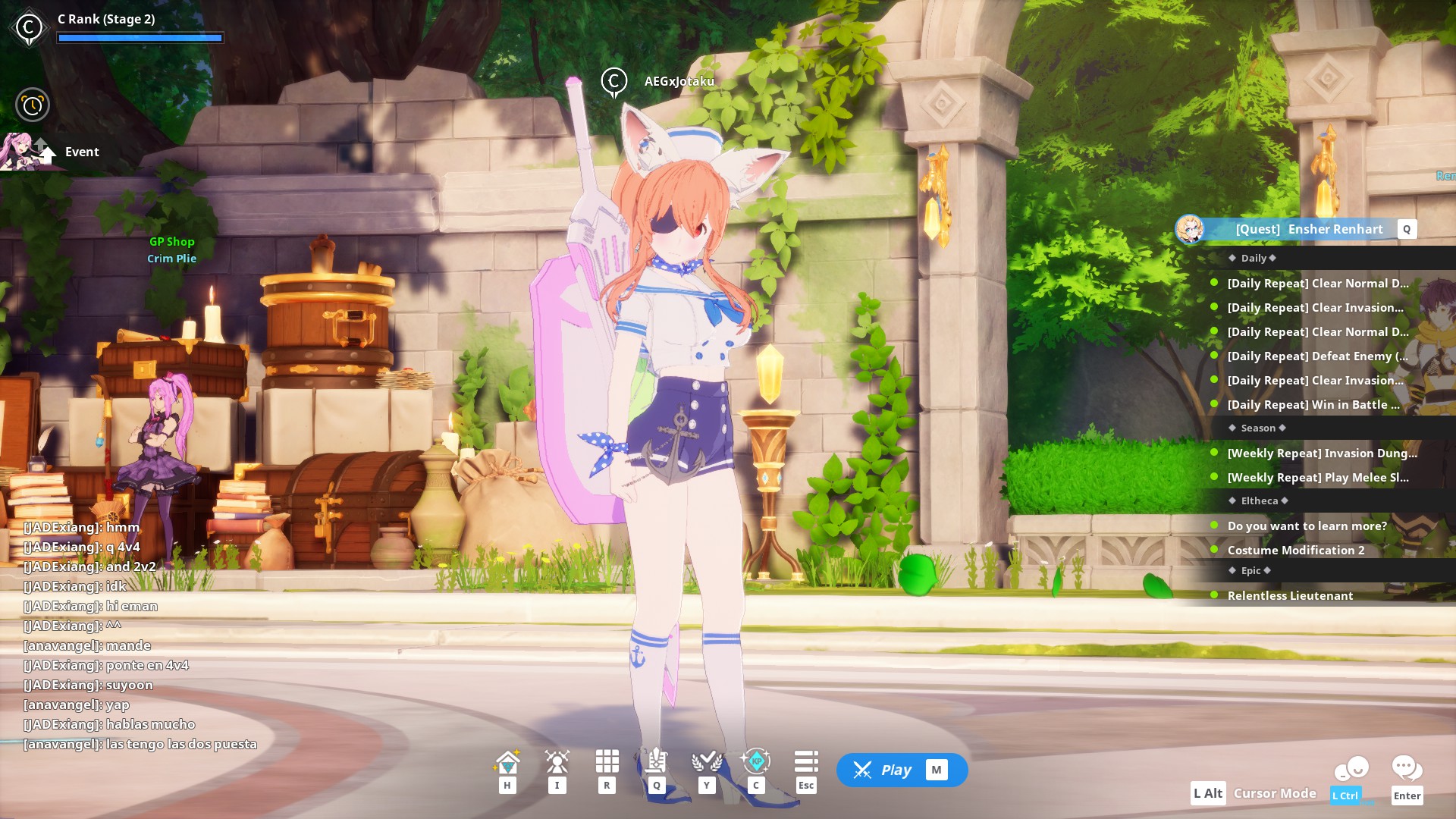
Task: Open the character icon with crossed swords
Action: [557, 761]
